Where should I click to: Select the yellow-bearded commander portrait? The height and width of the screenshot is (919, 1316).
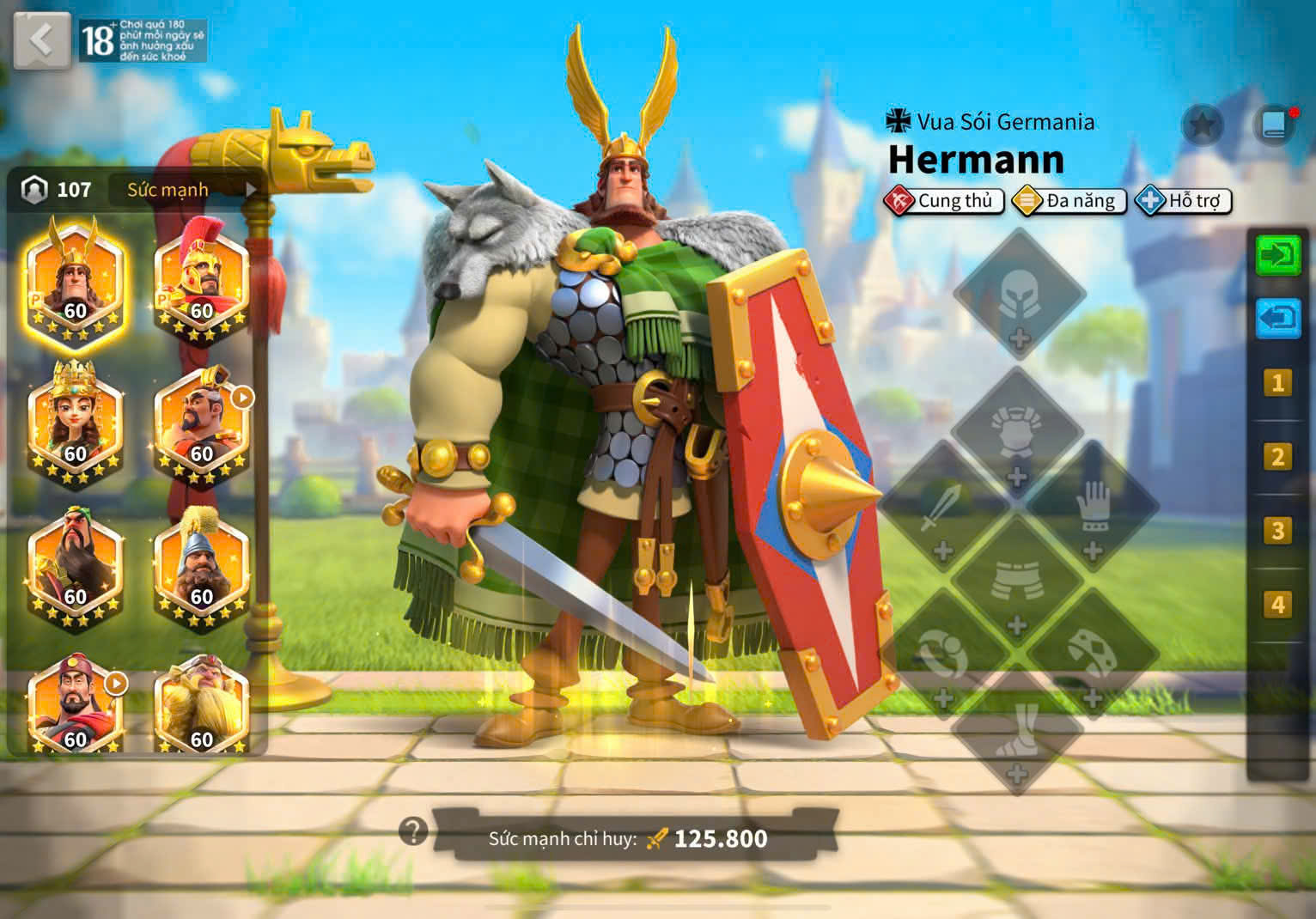(x=201, y=704)
